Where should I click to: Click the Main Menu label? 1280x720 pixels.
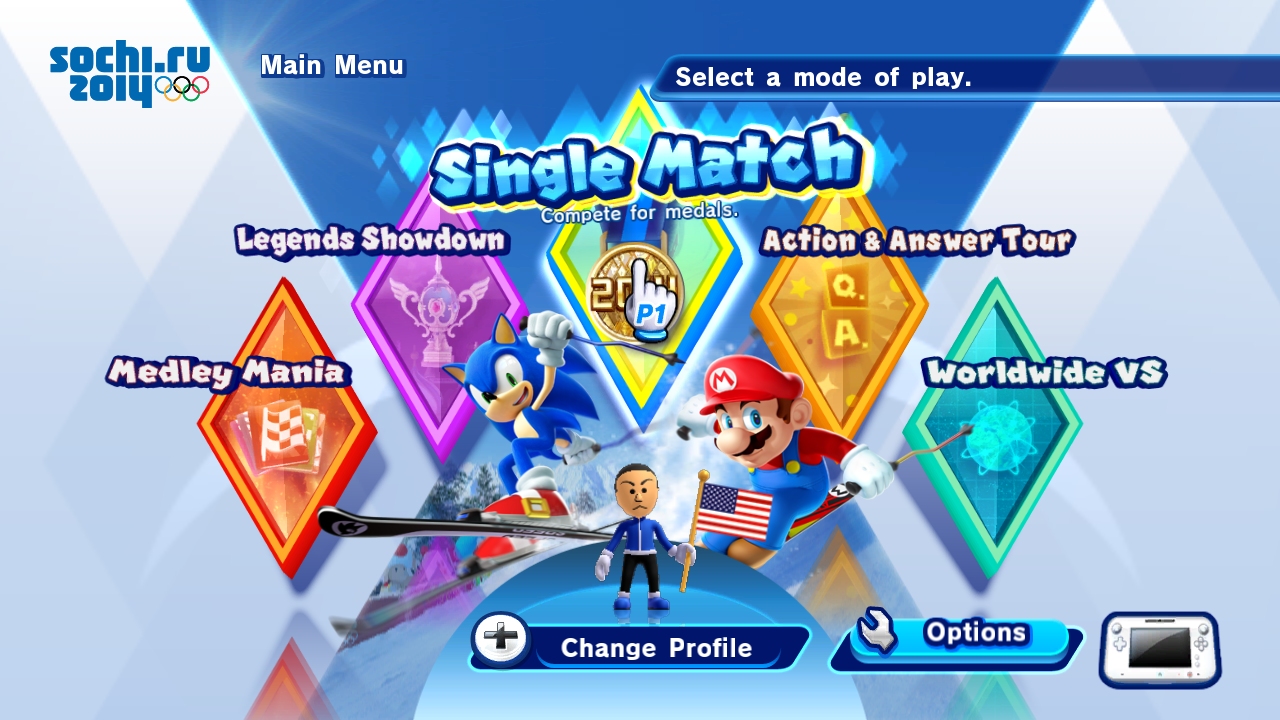(332, 66)
